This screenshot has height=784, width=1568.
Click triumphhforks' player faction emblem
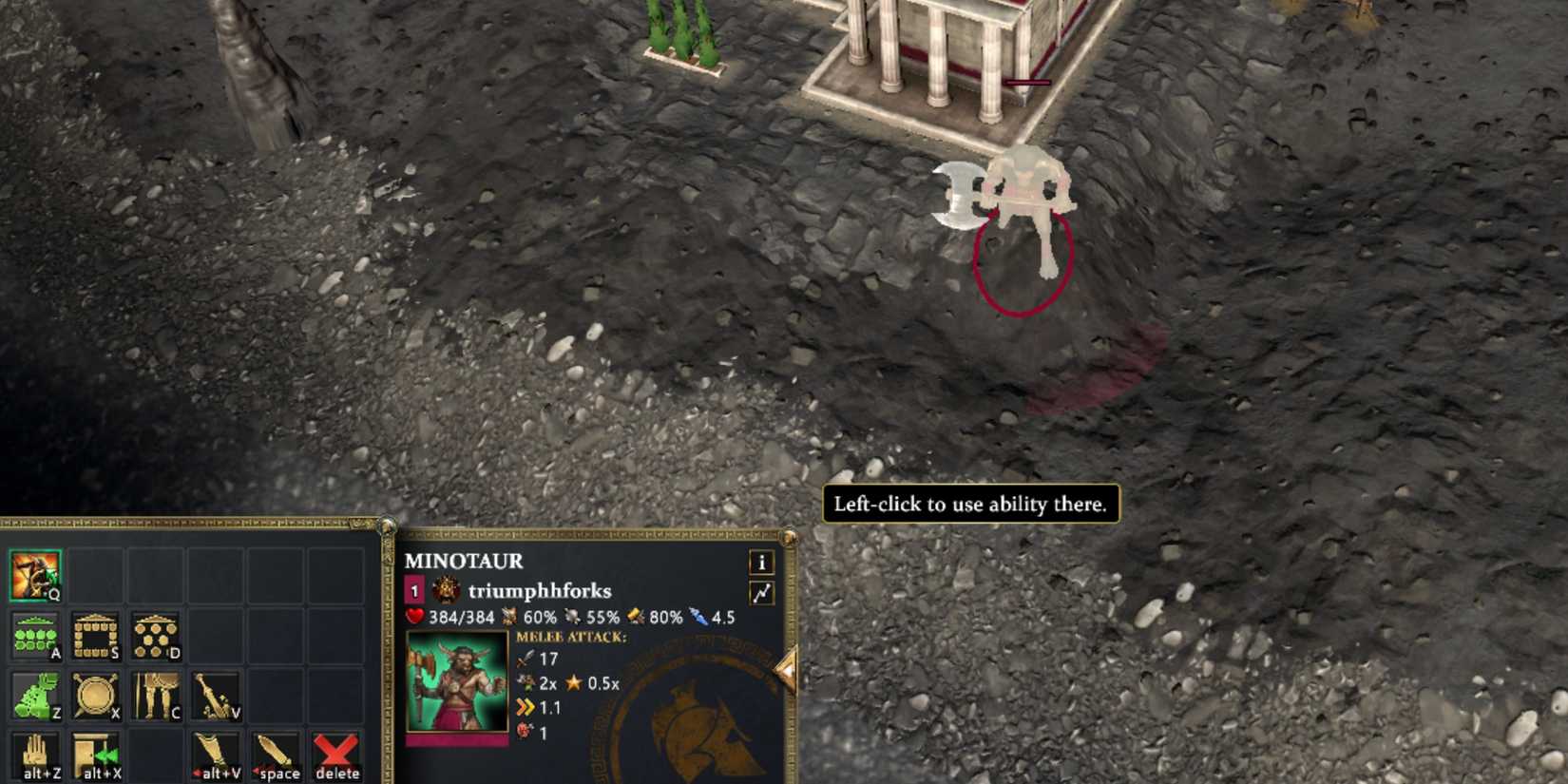pyautogui.click(x=445, y=589)
